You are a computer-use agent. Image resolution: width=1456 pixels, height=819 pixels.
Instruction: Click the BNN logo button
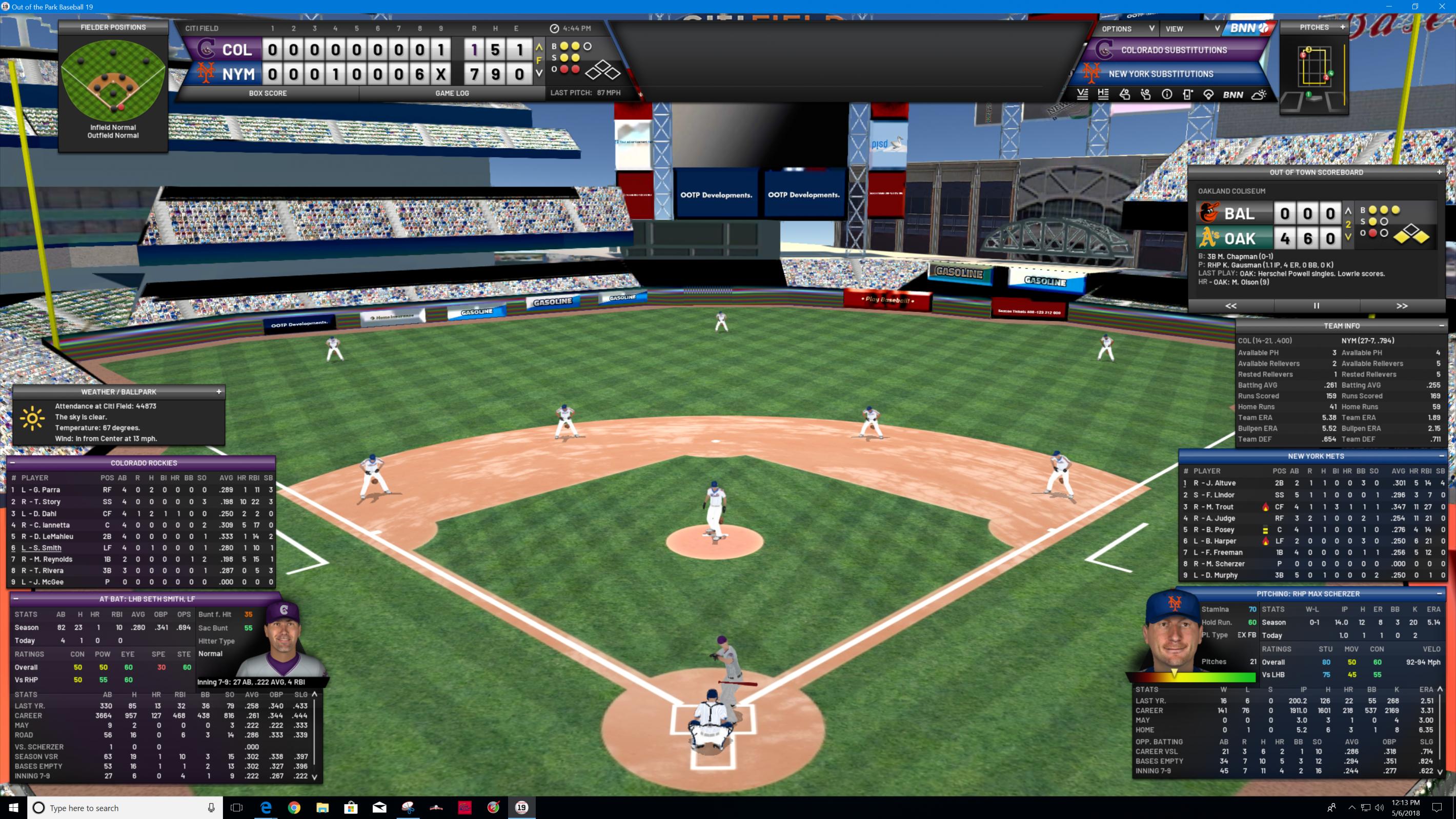1248,28
